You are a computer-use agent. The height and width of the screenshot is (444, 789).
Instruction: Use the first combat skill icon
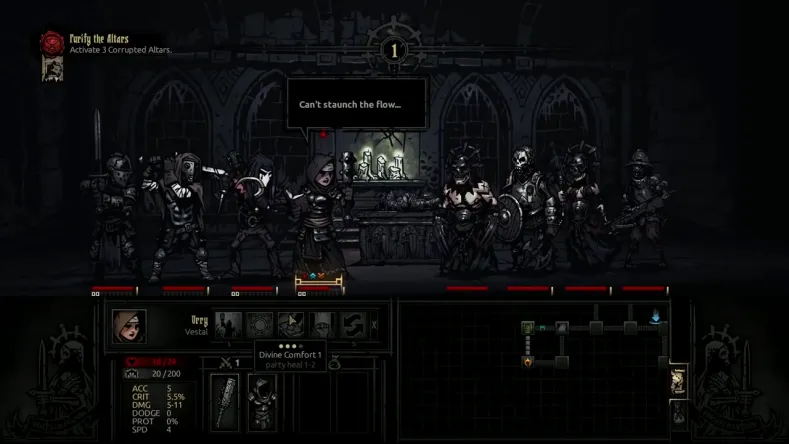click(227, 325)
